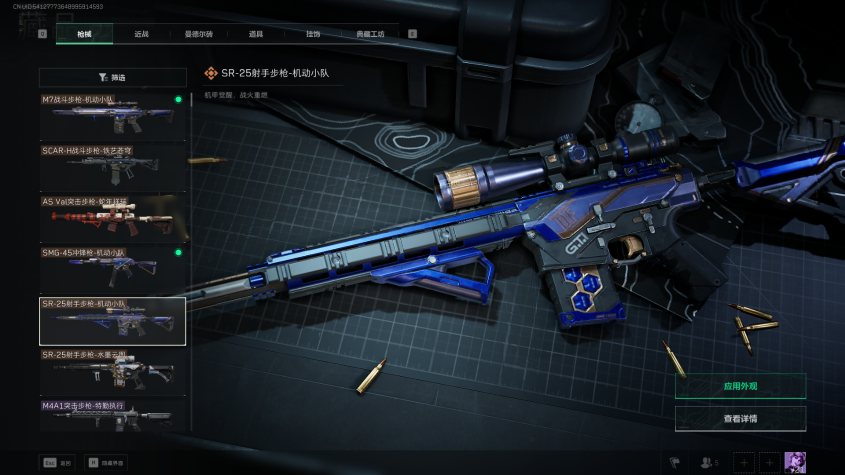Switch to the 挂饰 charms tab
Viewport: 845px width, 475px height.
coord(313,34)
